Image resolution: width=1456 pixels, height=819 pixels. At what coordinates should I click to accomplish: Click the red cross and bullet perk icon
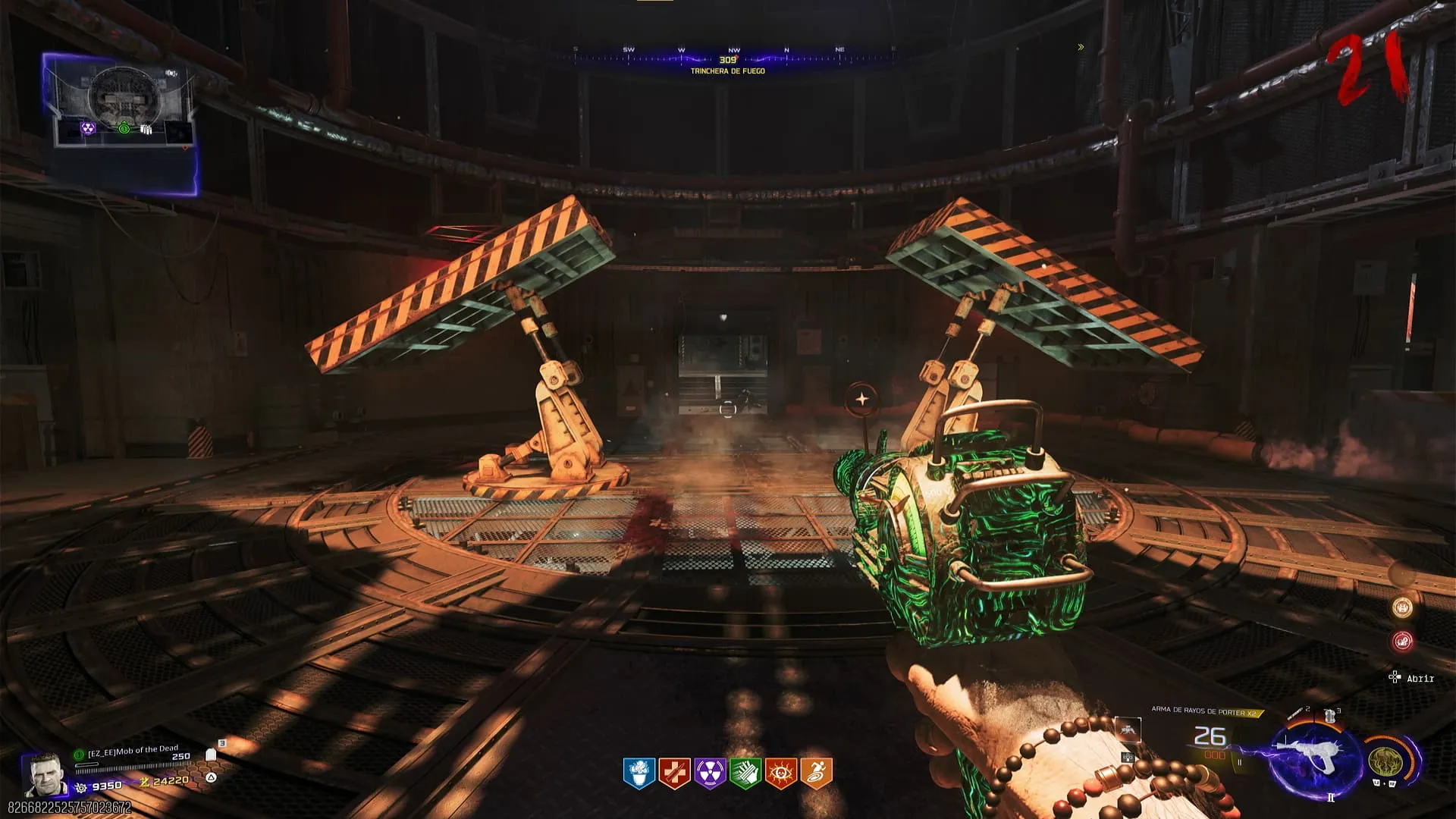click(x=674, y=773)
